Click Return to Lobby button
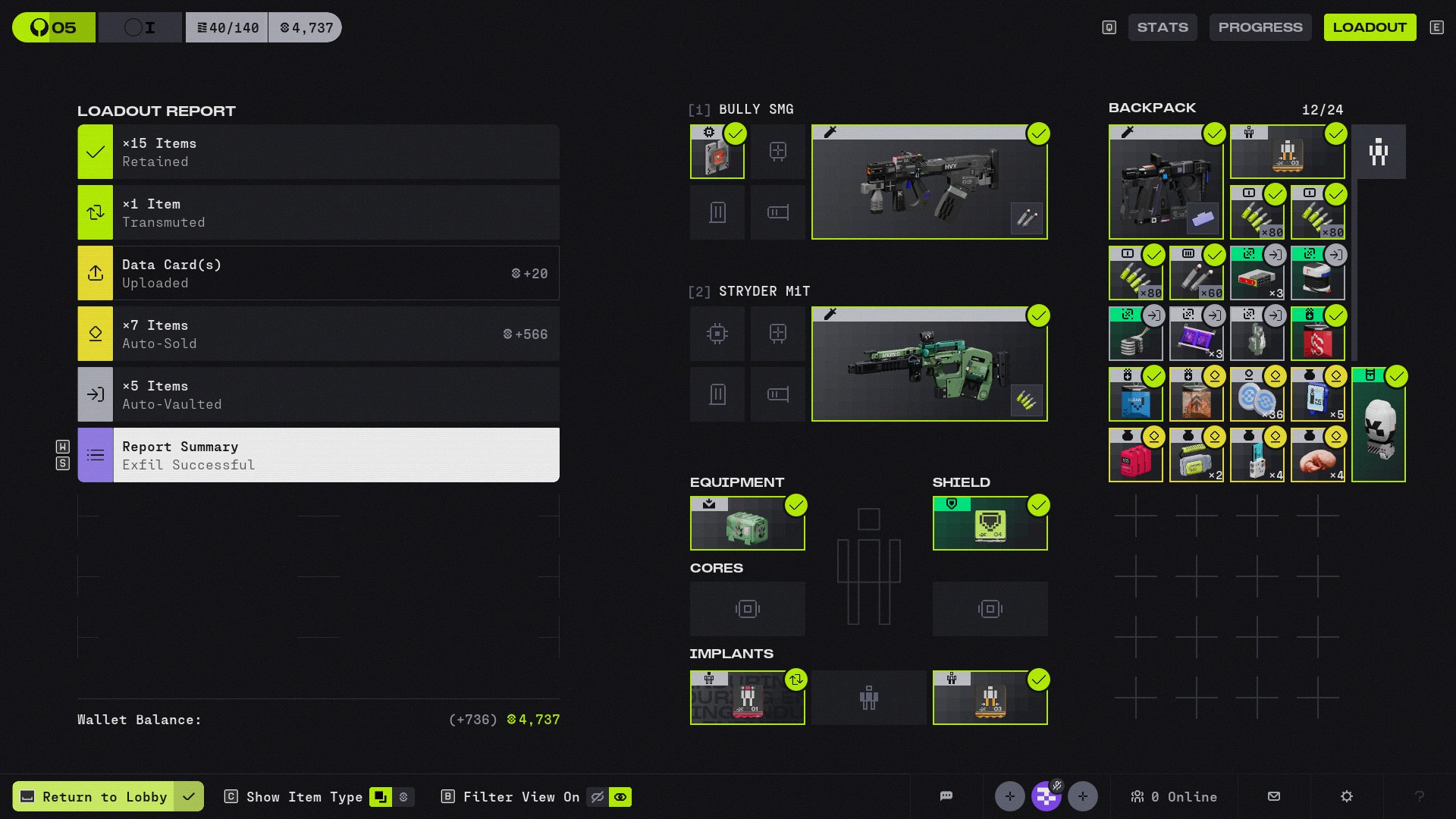This screenshot has height=819, width=1456. [96, 796]
